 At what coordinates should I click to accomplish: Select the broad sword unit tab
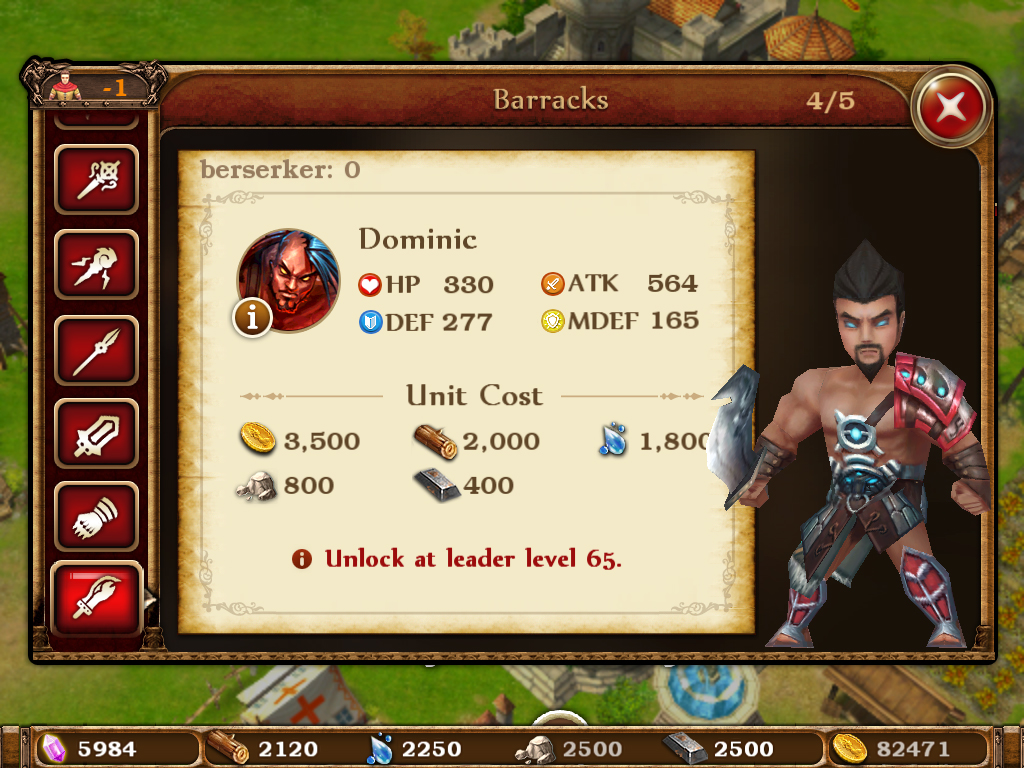tap(96, 434)
